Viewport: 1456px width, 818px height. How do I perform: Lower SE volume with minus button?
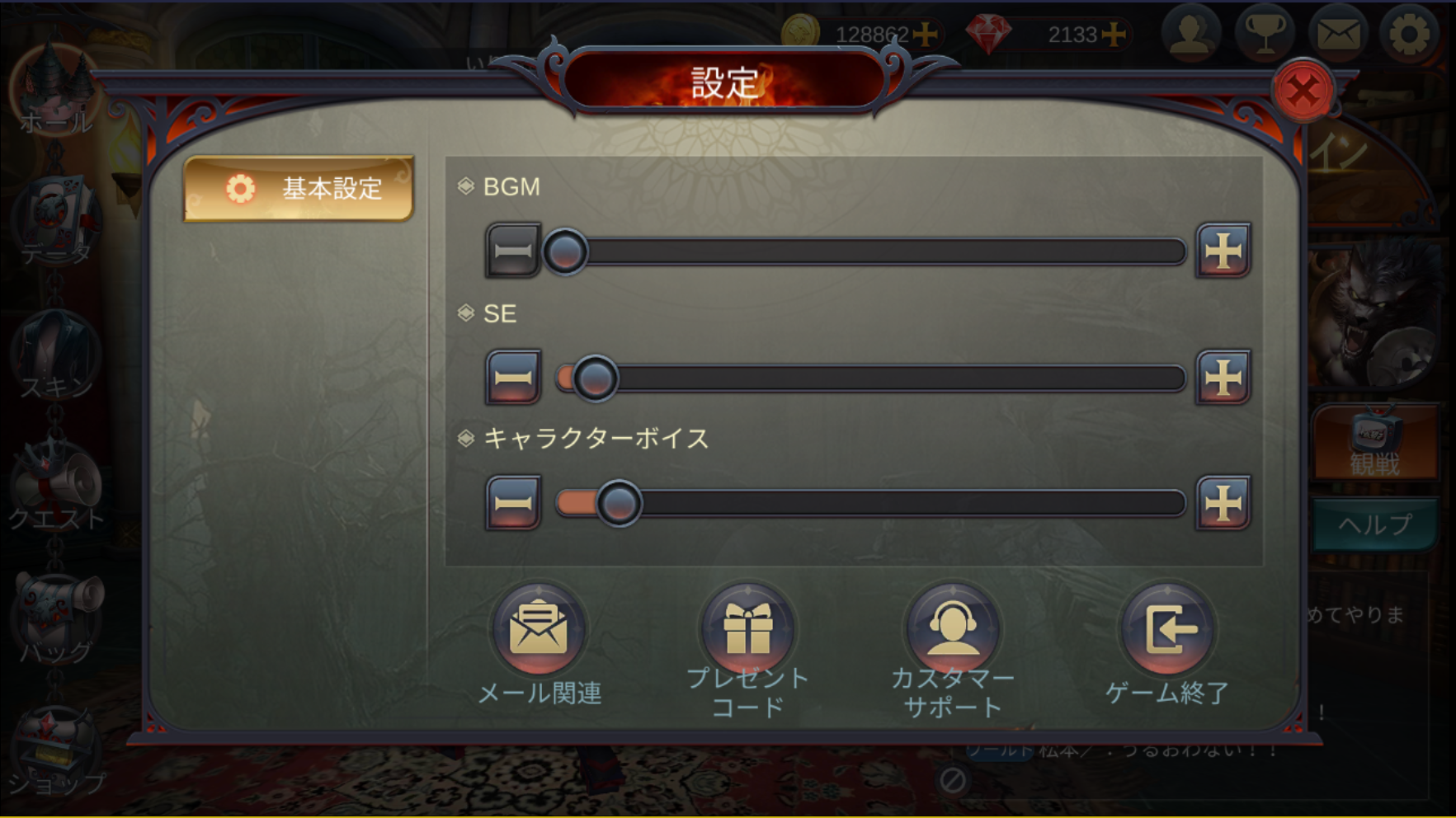pyautogui.click(x=512, y=377)
